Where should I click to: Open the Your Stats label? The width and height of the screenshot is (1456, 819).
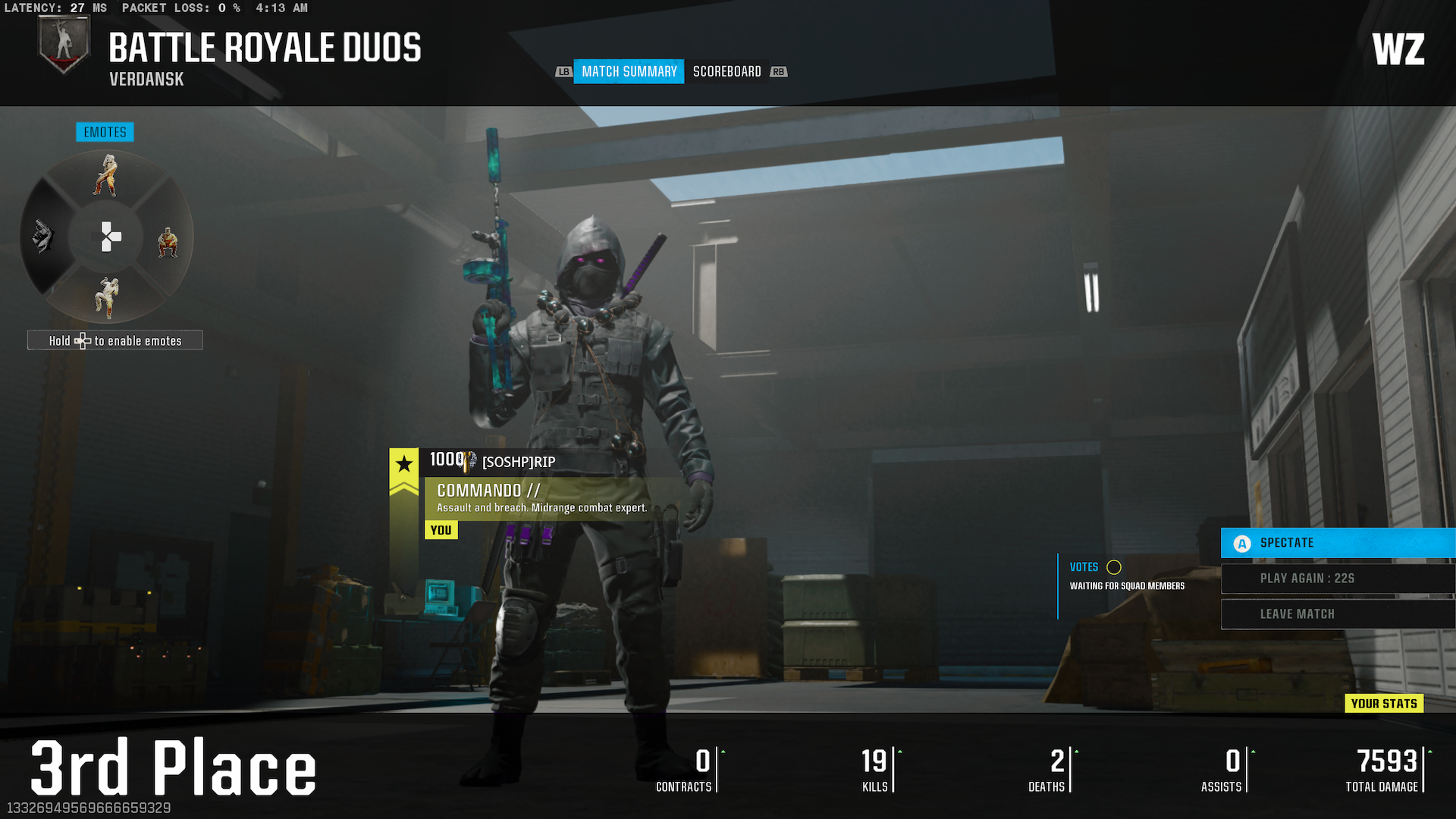(1383, 704)
